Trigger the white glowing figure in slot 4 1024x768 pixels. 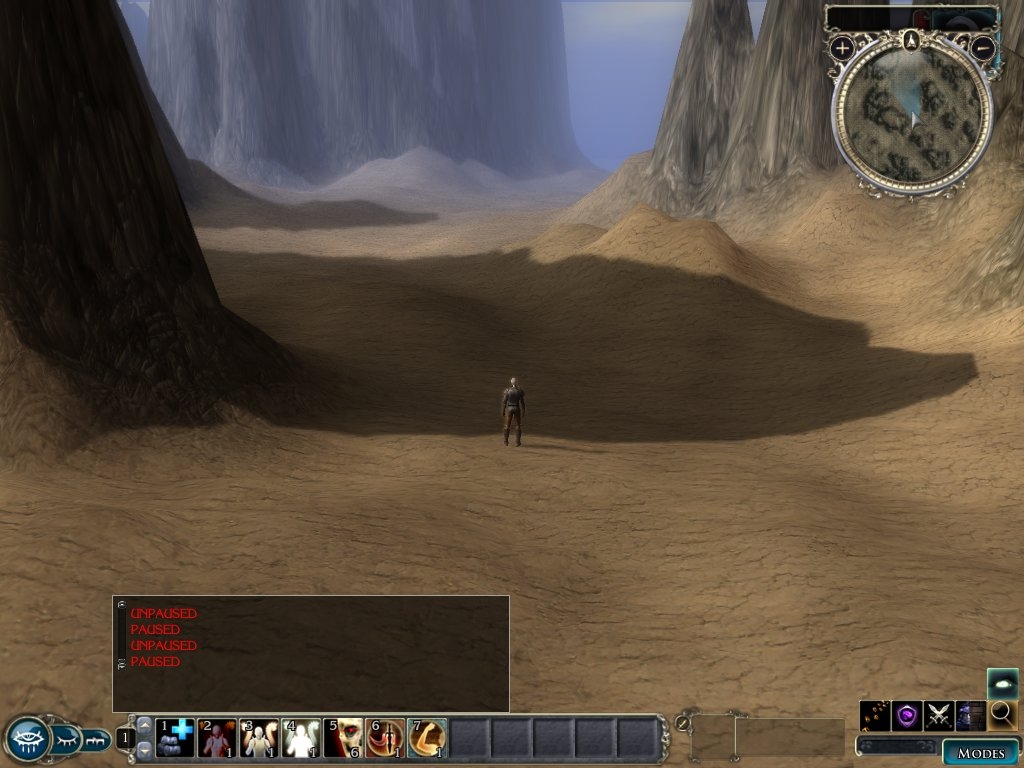pyautogui.click(x=301, y=738)
